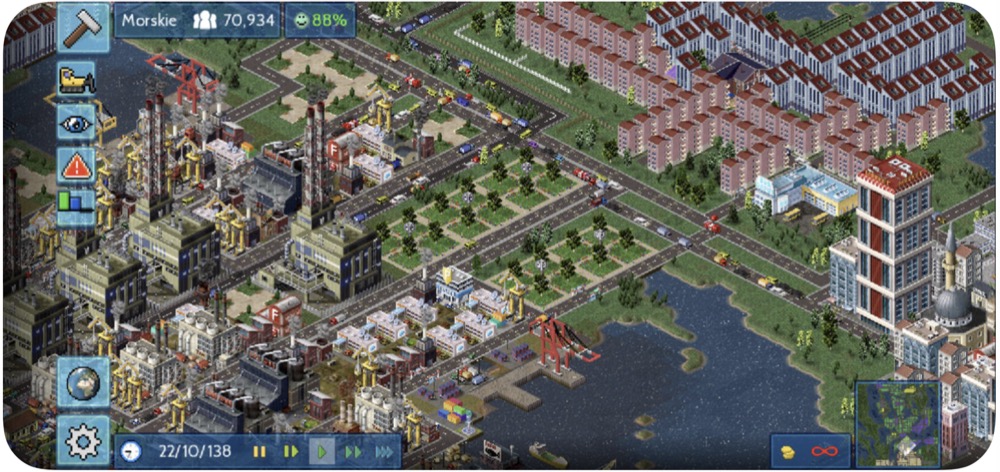Screen dimensions: 1000x472
Task: Select the bulldozer demolish tool
Action: (76, 81)
